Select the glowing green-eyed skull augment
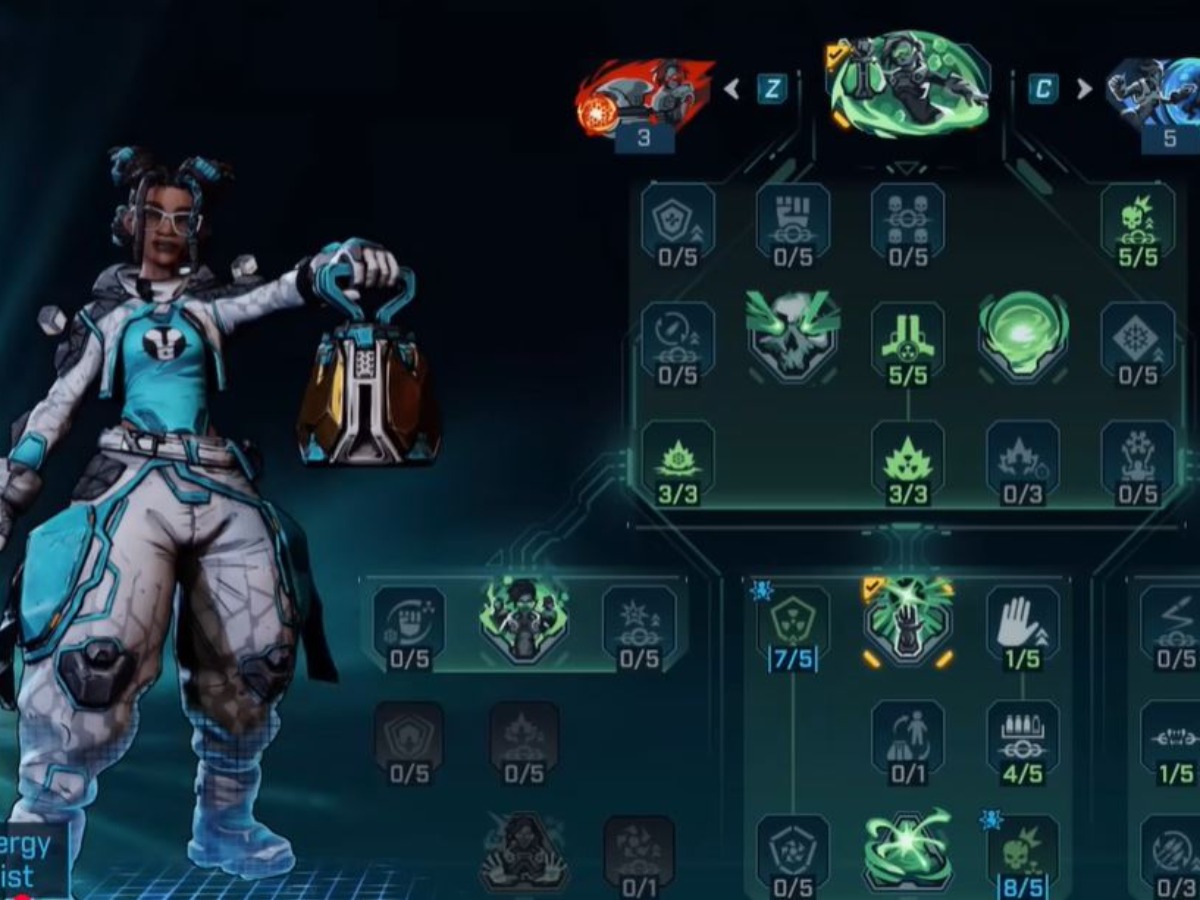The image size is (1200, 900). click(x=792, y=335)
